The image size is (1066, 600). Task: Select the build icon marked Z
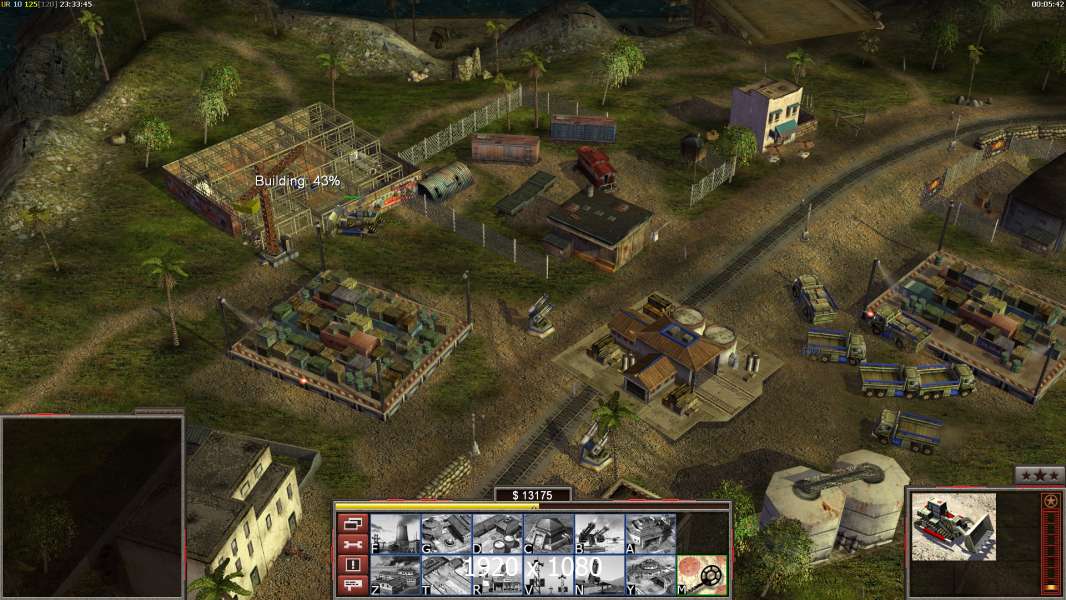click(x=395, y=575)
